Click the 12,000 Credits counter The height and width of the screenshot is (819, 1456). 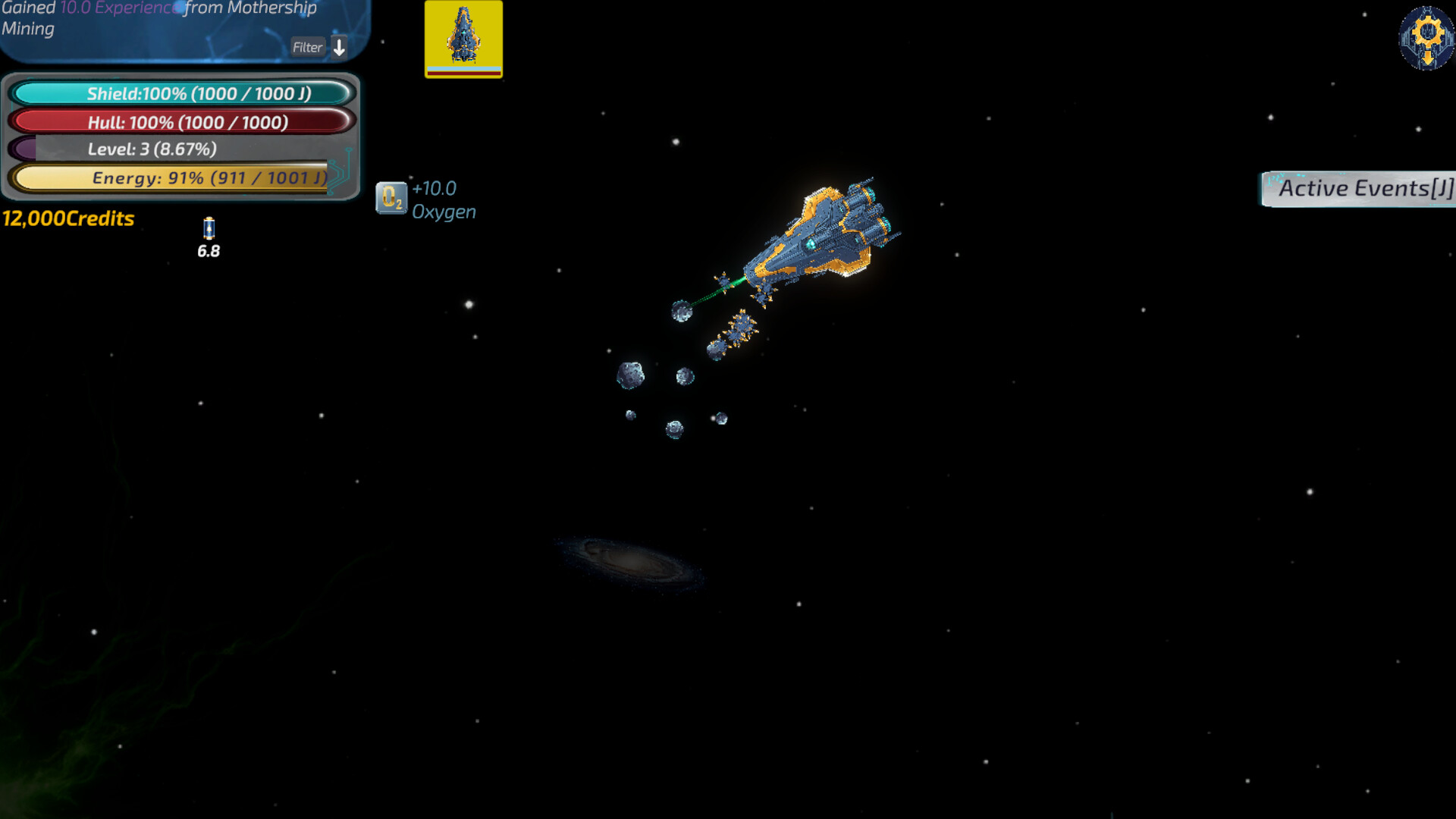(67, 219)
